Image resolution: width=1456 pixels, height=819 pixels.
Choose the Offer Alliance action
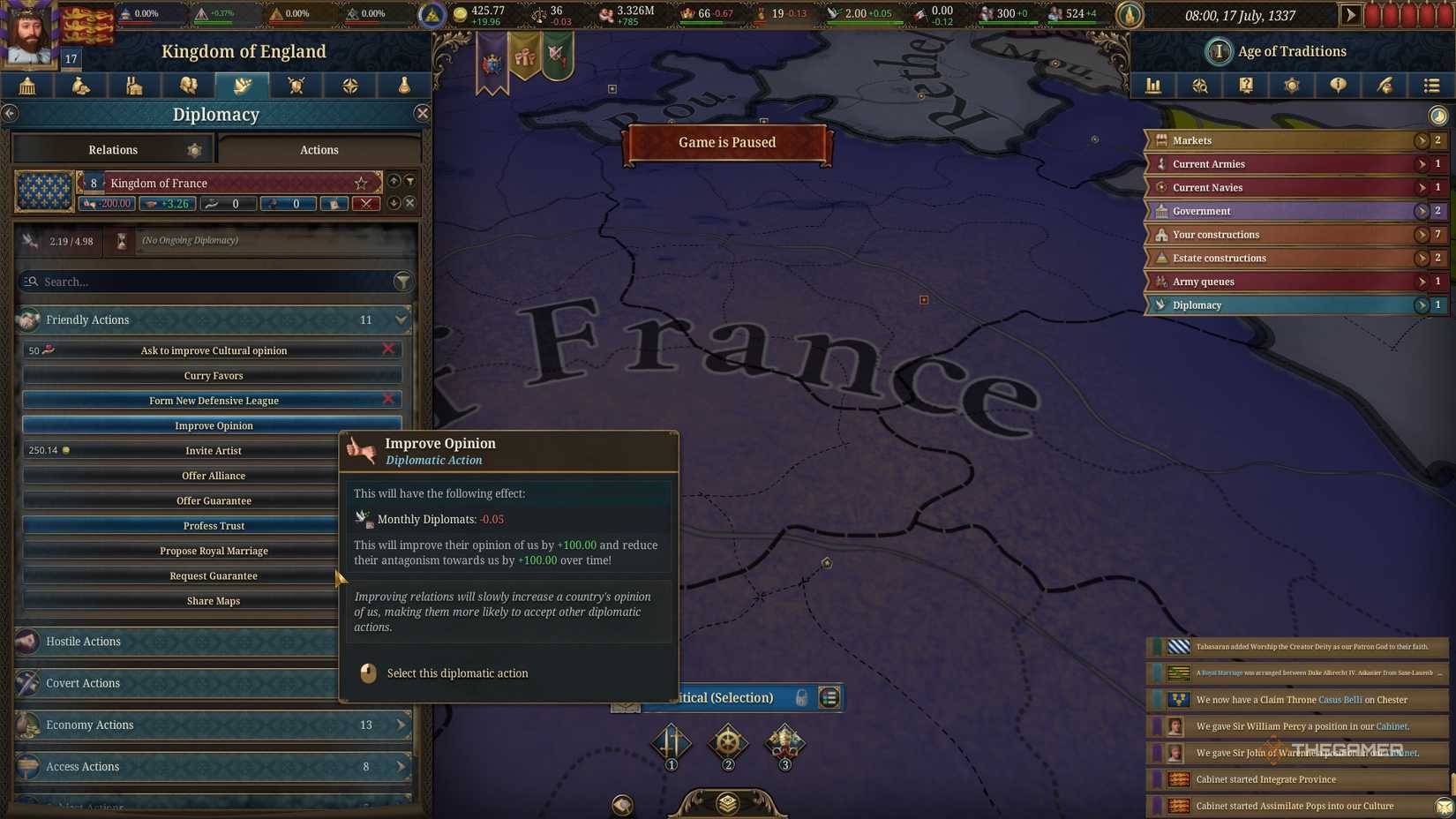(x=214, y=476)
